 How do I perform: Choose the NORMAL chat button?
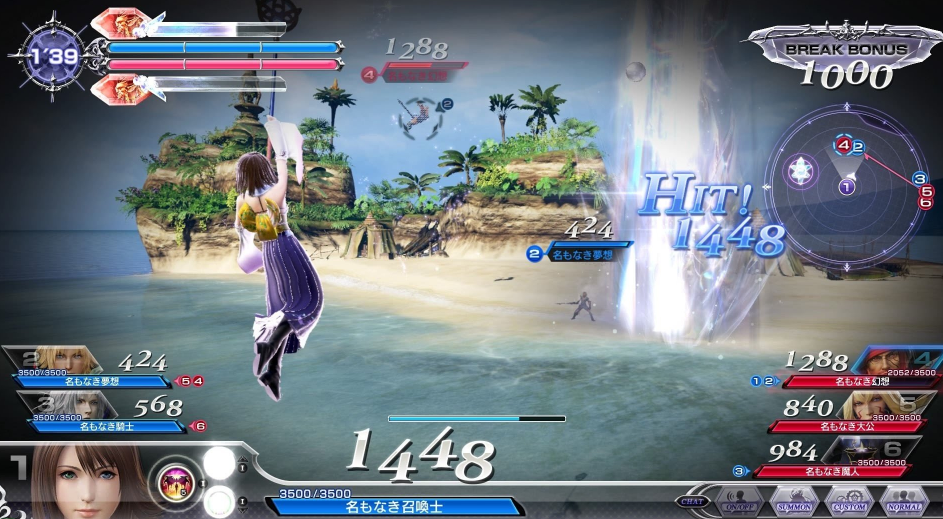tap(905, 502)
